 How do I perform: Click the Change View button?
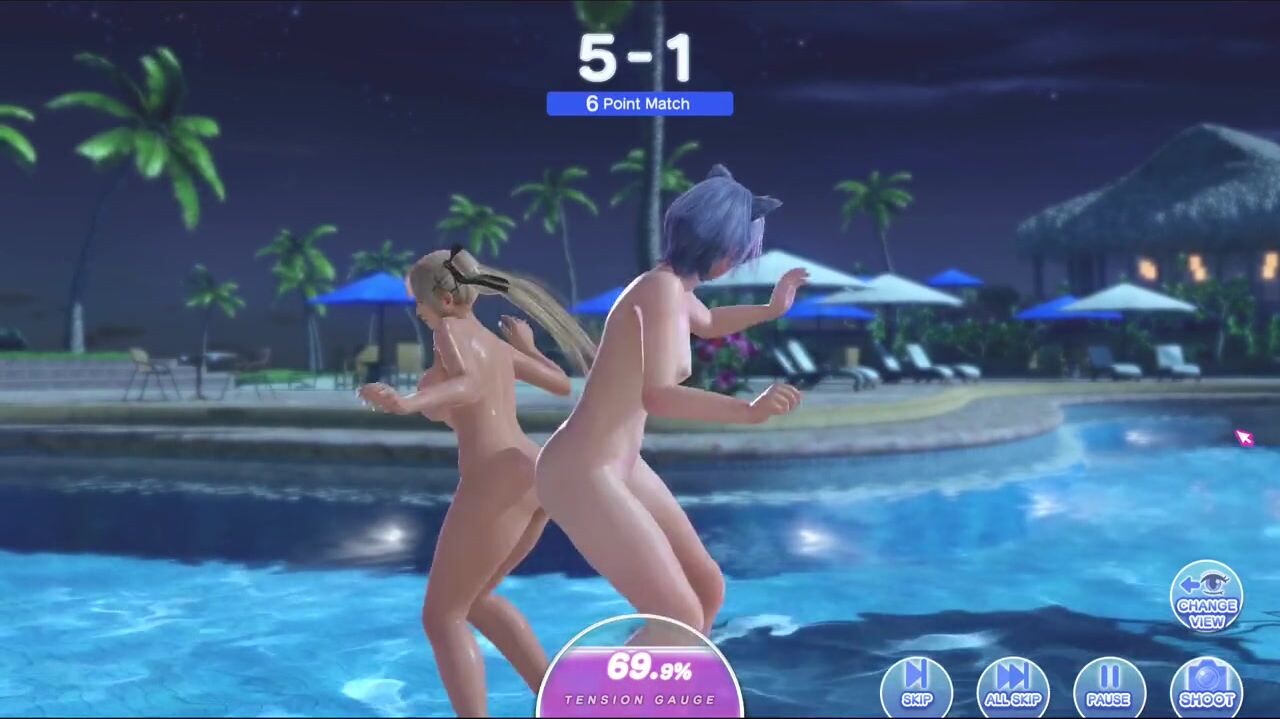click(x=1206, y=597)
